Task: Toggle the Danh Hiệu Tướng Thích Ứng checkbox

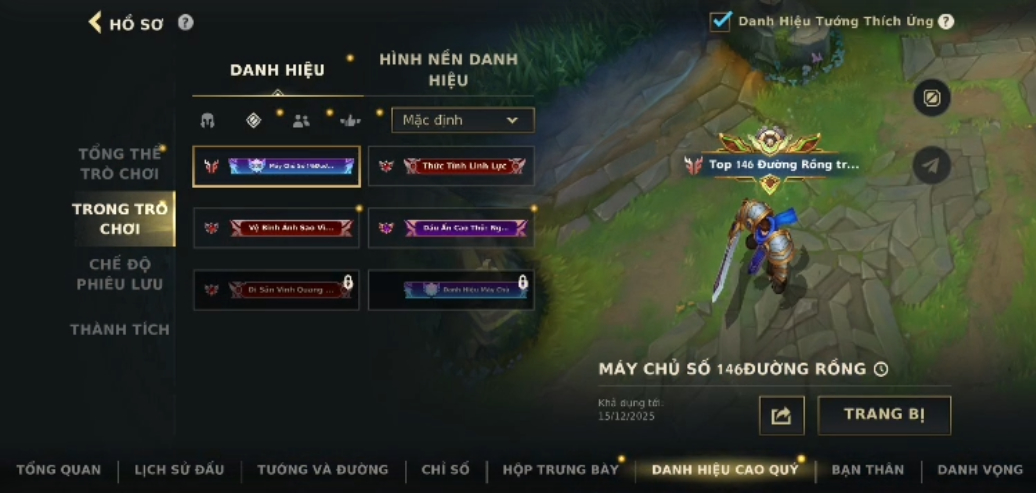Action: click(720, 21)
